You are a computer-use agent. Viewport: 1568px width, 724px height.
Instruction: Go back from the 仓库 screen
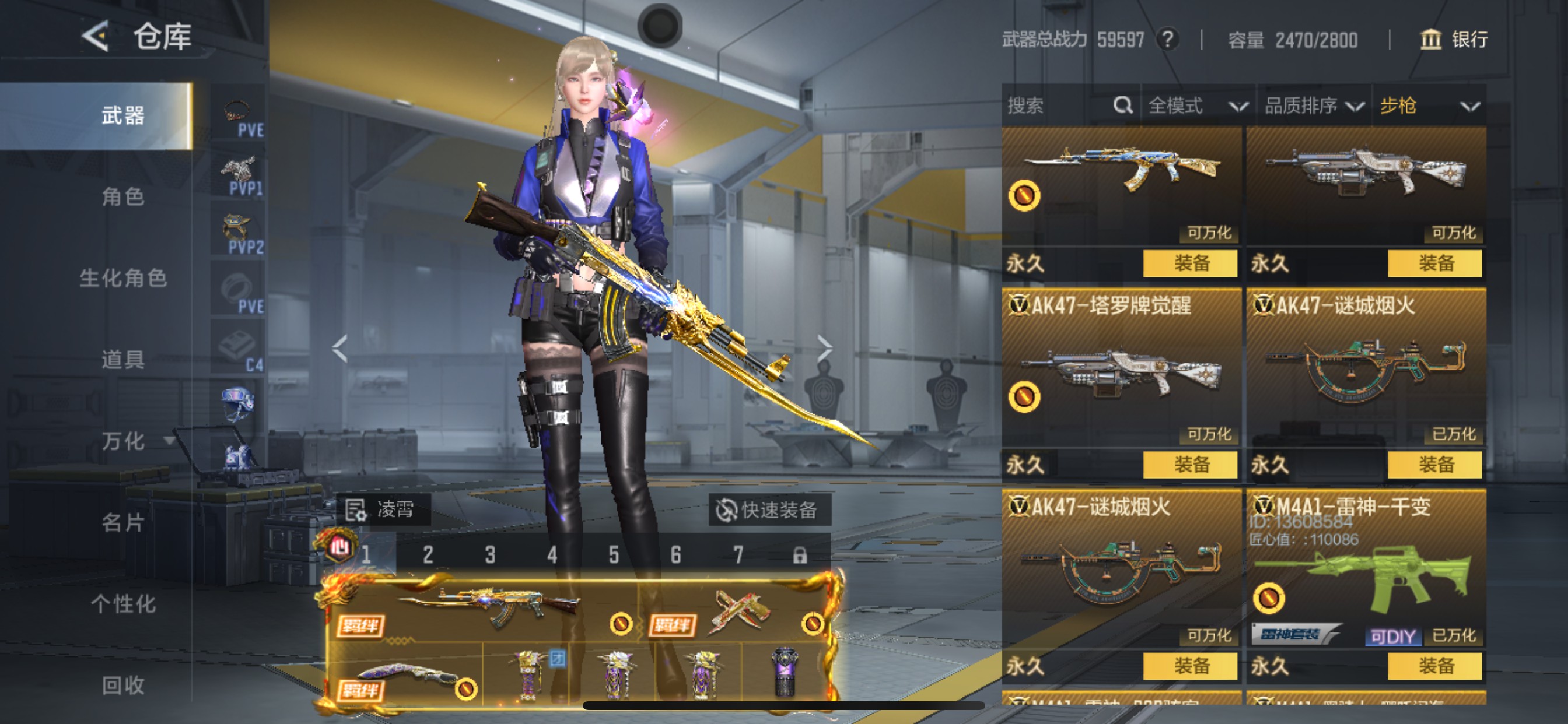coord(96,36)
